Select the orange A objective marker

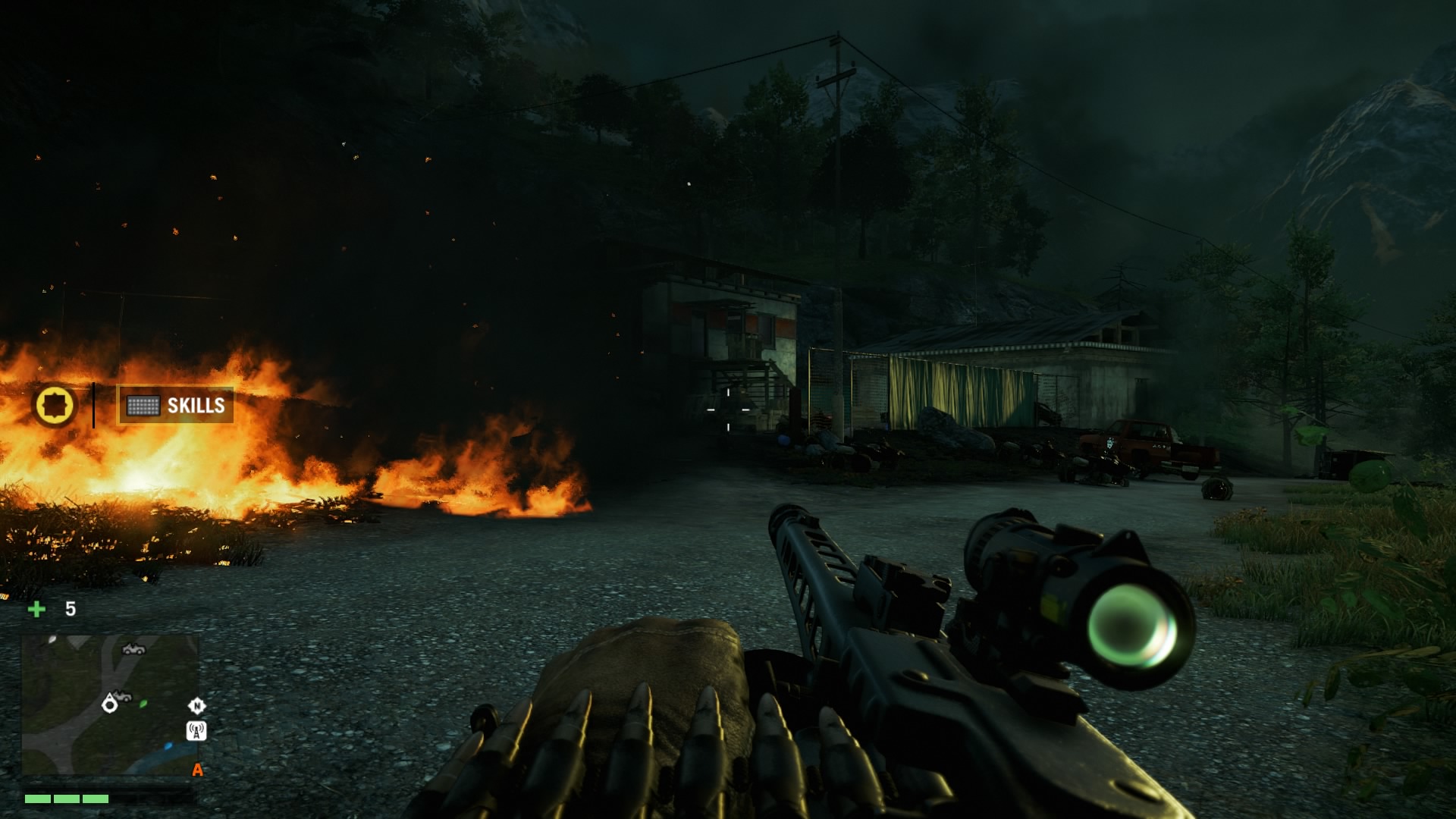pos(197,770)
